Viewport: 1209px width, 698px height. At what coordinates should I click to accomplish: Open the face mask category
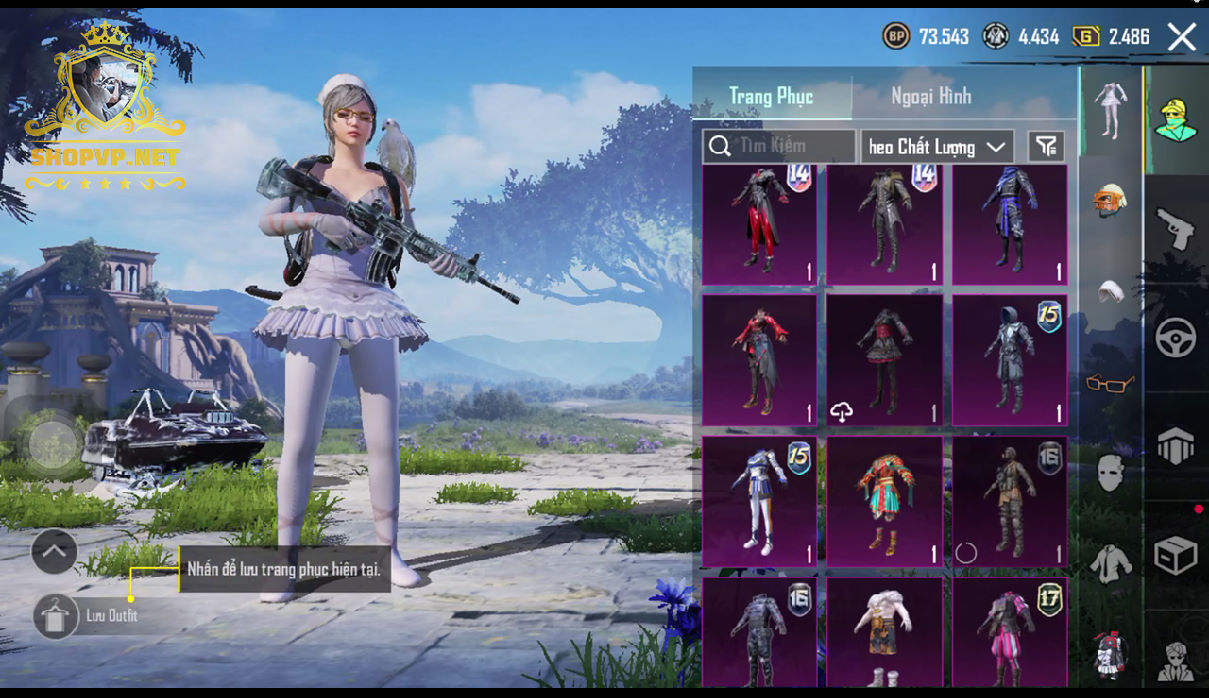click(1110, 472)
